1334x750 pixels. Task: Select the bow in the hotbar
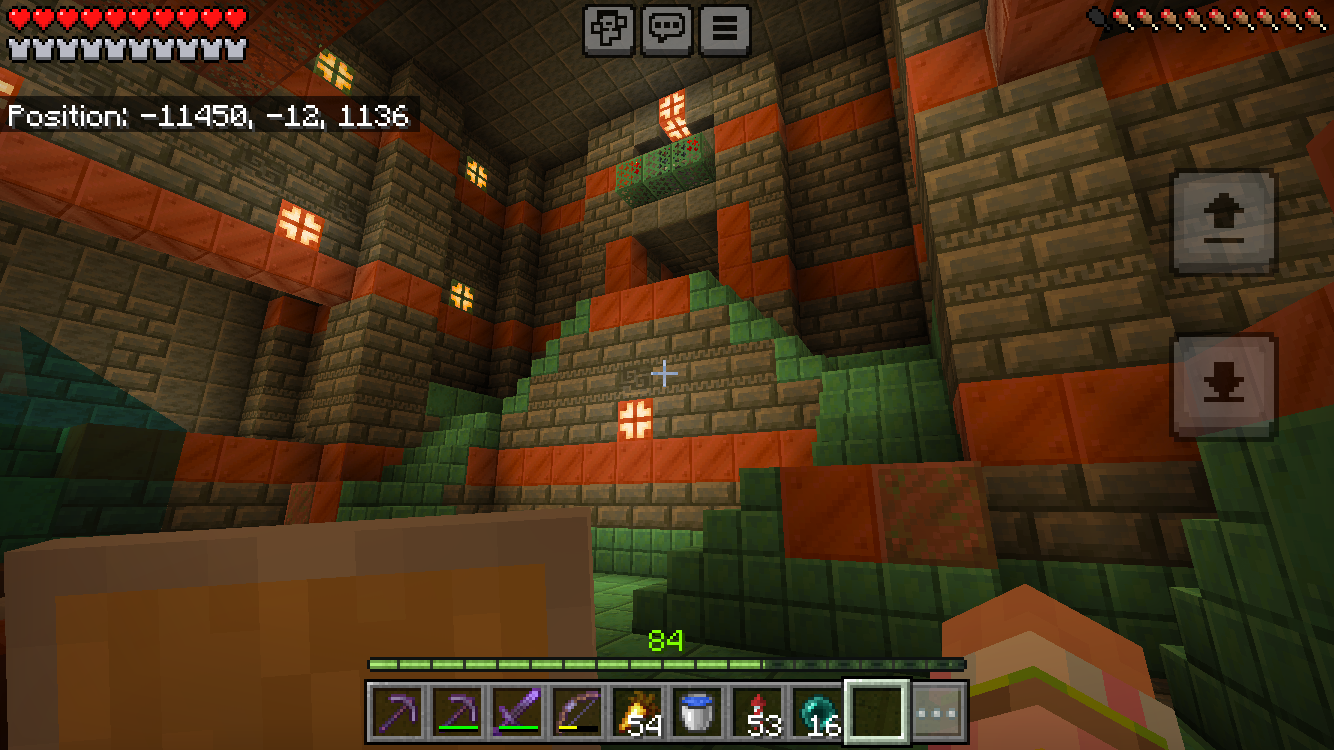pyautogui.click(x=578, y=712)
